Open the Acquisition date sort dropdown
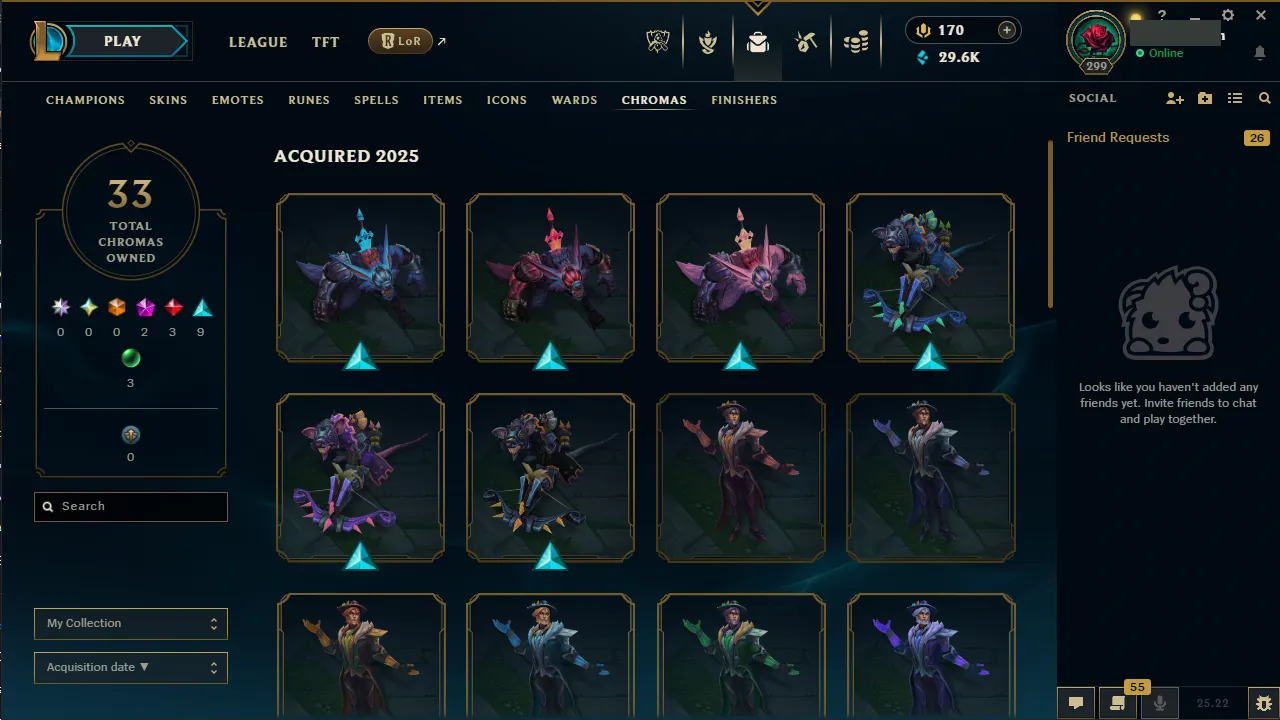 [130, 667]
